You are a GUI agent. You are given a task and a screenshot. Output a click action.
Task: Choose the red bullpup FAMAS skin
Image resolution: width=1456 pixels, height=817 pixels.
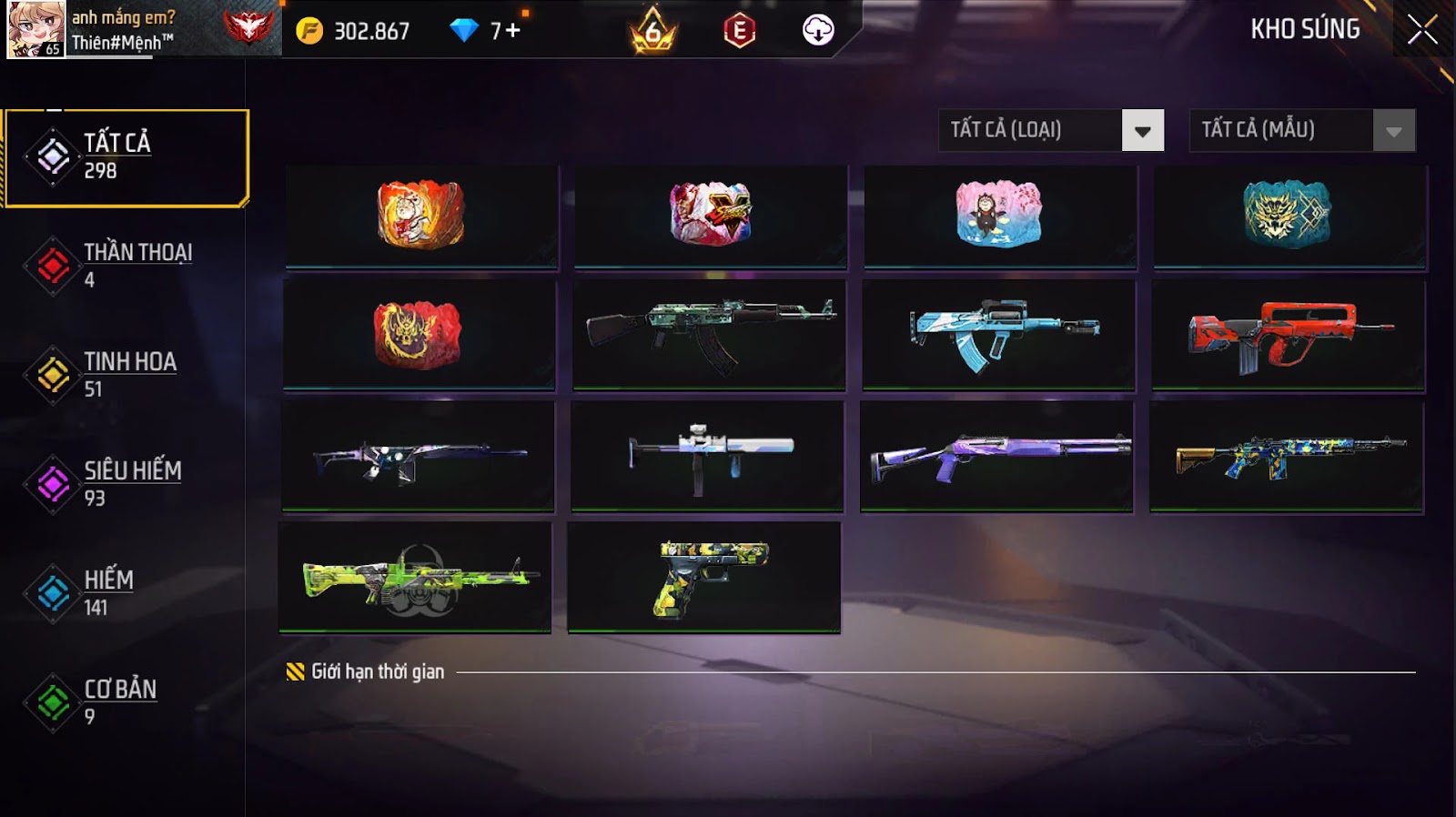click(x=1288, y=335)
